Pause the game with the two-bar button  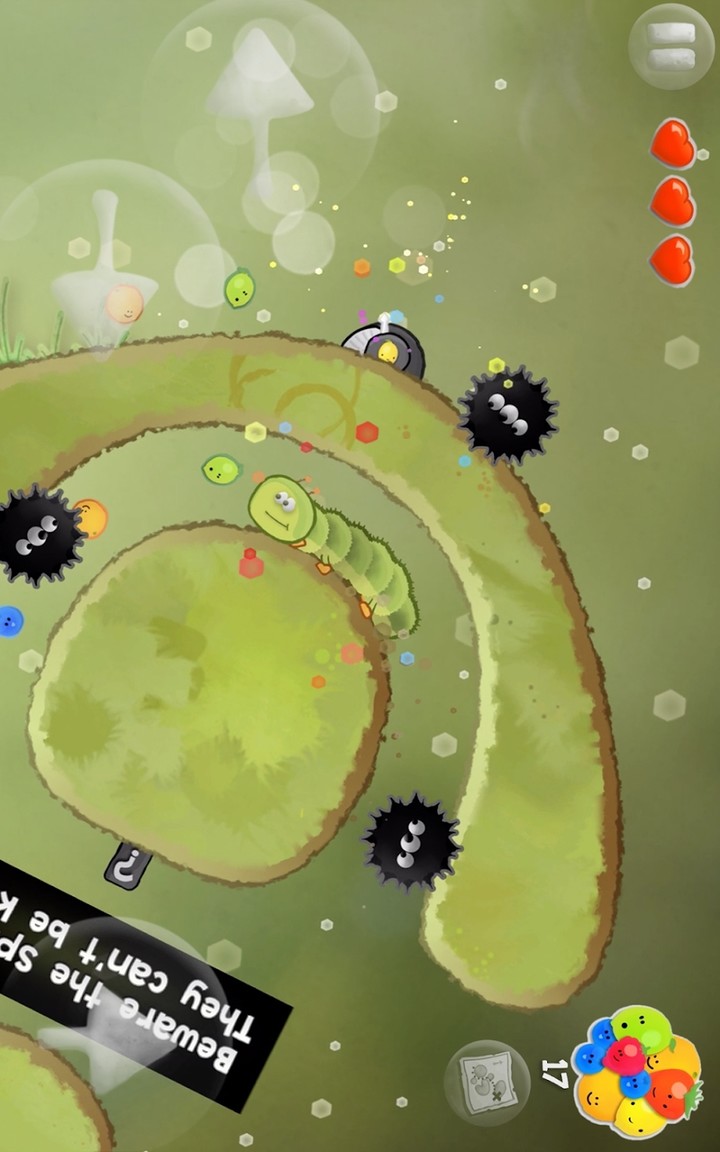tap(671, 47)
